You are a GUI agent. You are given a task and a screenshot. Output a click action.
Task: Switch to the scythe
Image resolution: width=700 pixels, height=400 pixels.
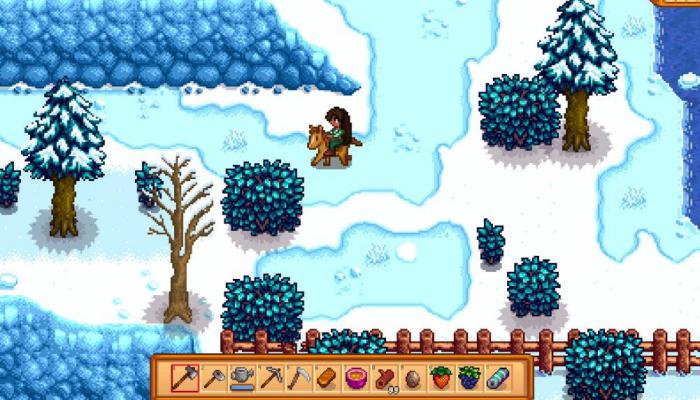point(298,377)
